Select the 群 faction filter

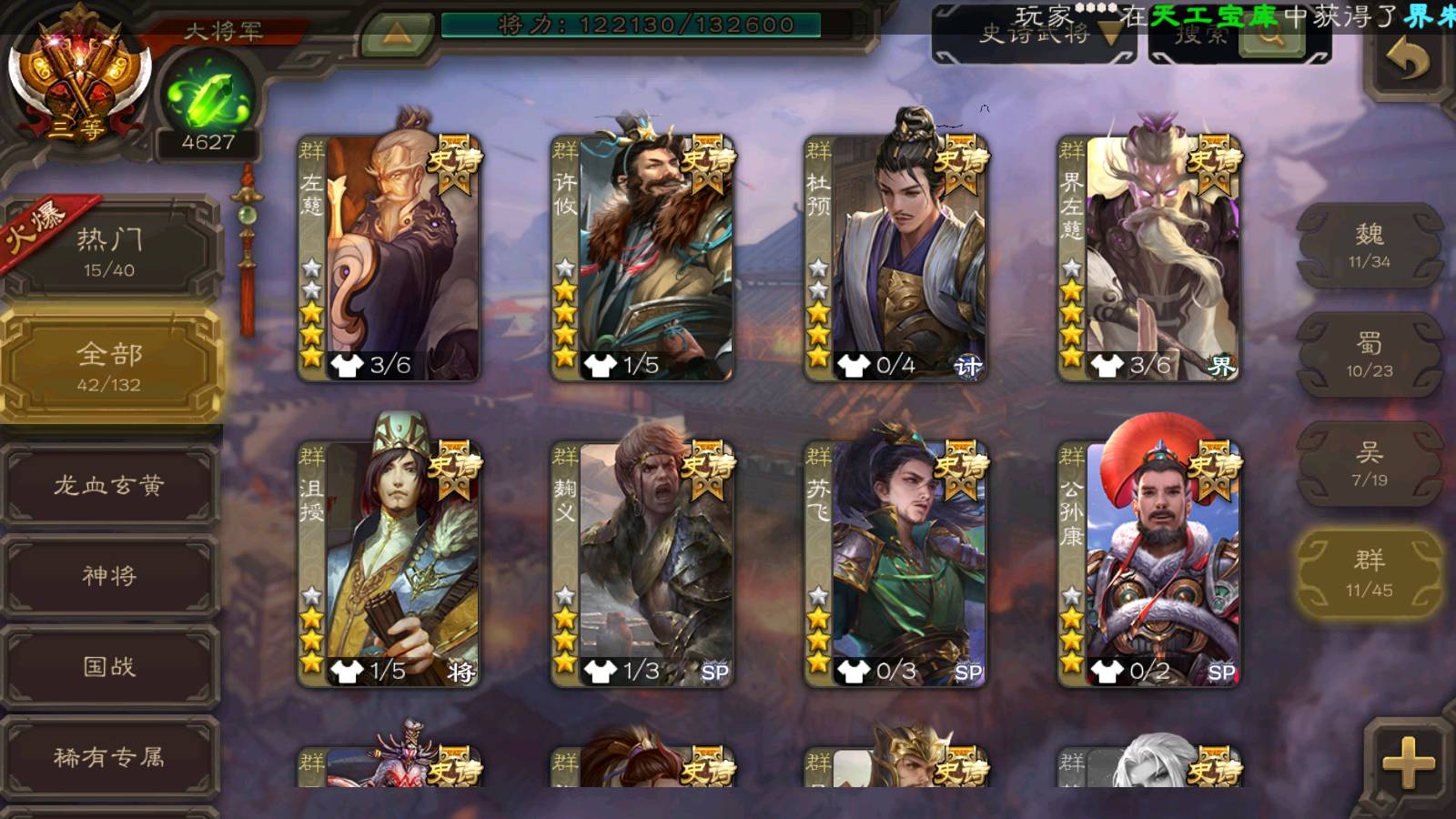coord(1369,573)
